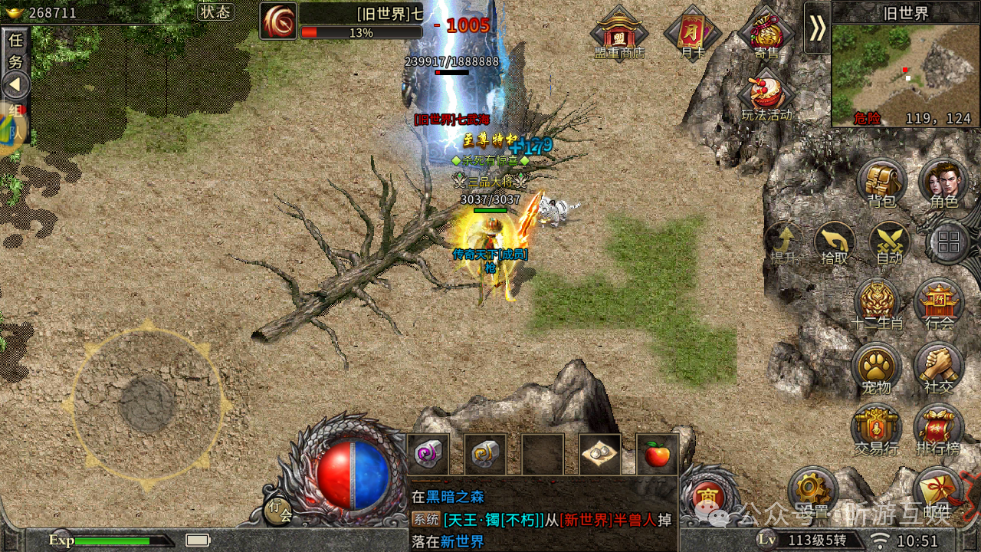Collapse top icons with double-arrow button
This screenshot has height=552, width=981.
pyautogui.click(x=817, y=28)
